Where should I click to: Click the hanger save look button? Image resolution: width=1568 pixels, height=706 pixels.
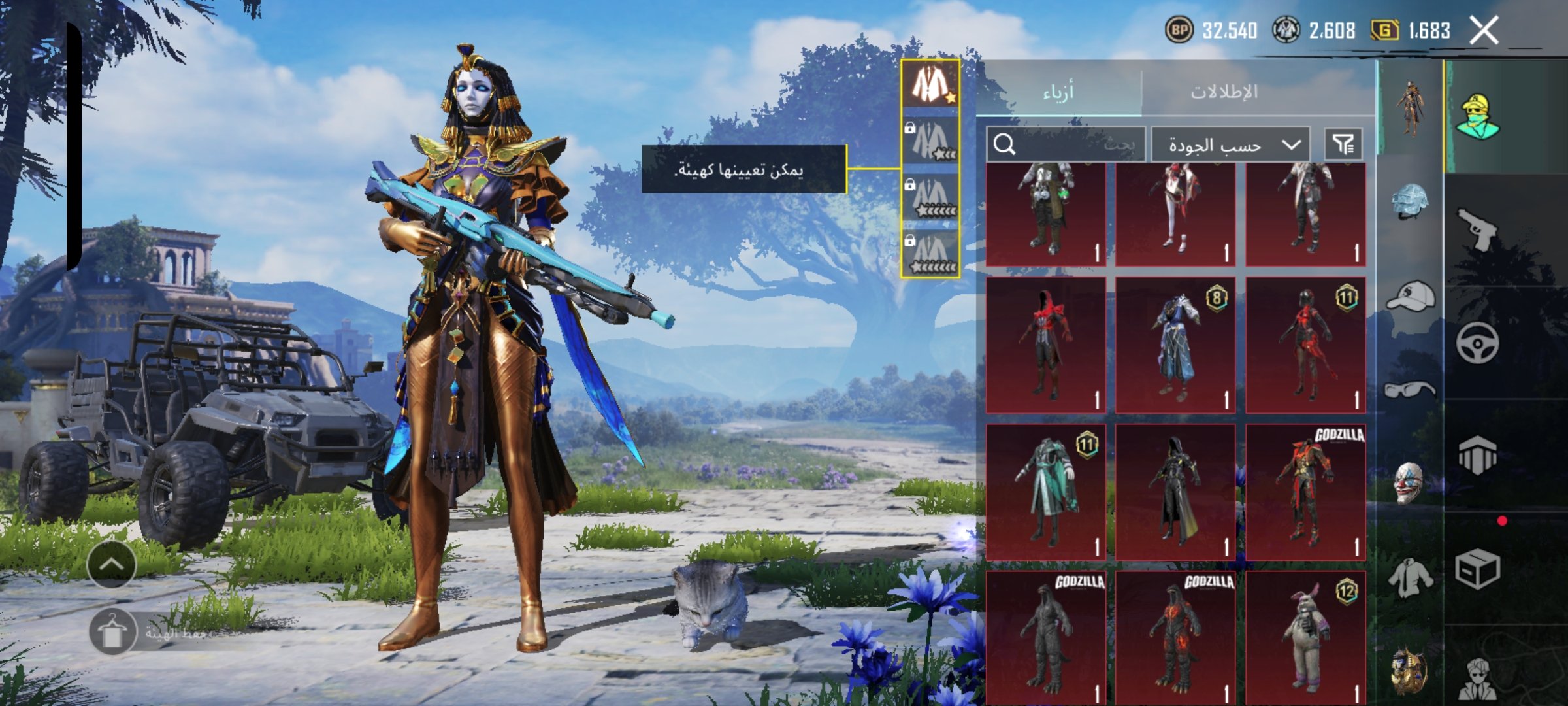112,631
